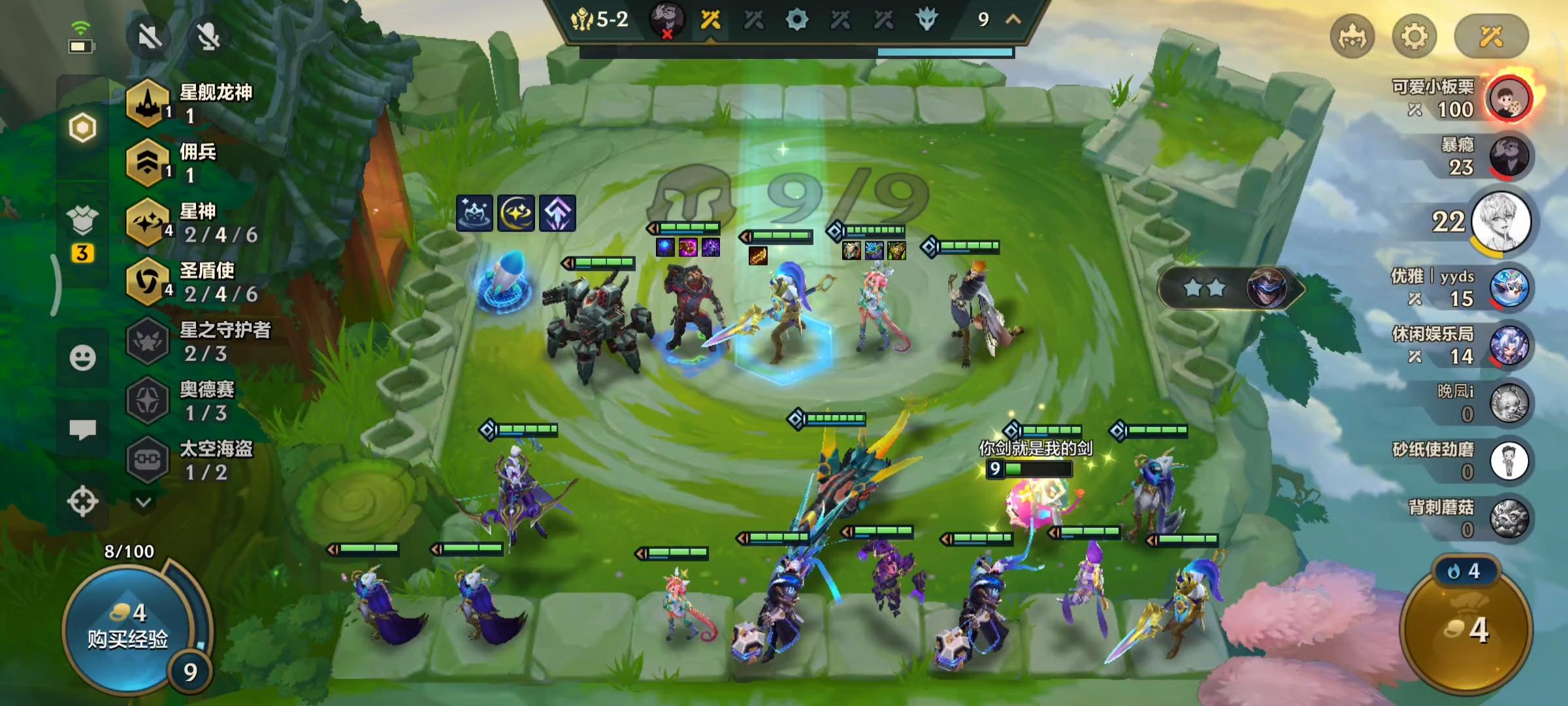The image size is (1568, 706).
Task: Open the chat speech bubble
Action: point(82,429)
